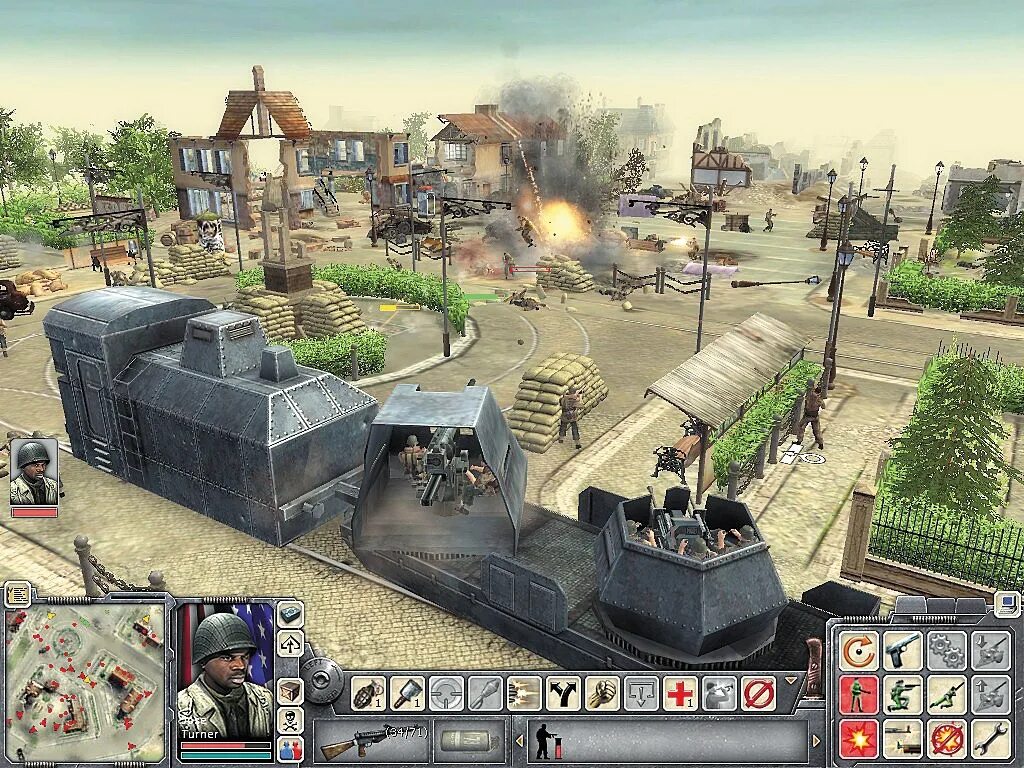The width and height of the screenshot is (1024, 768).
Task: Click the minimap of the battlefield
Action: point(86,681)
